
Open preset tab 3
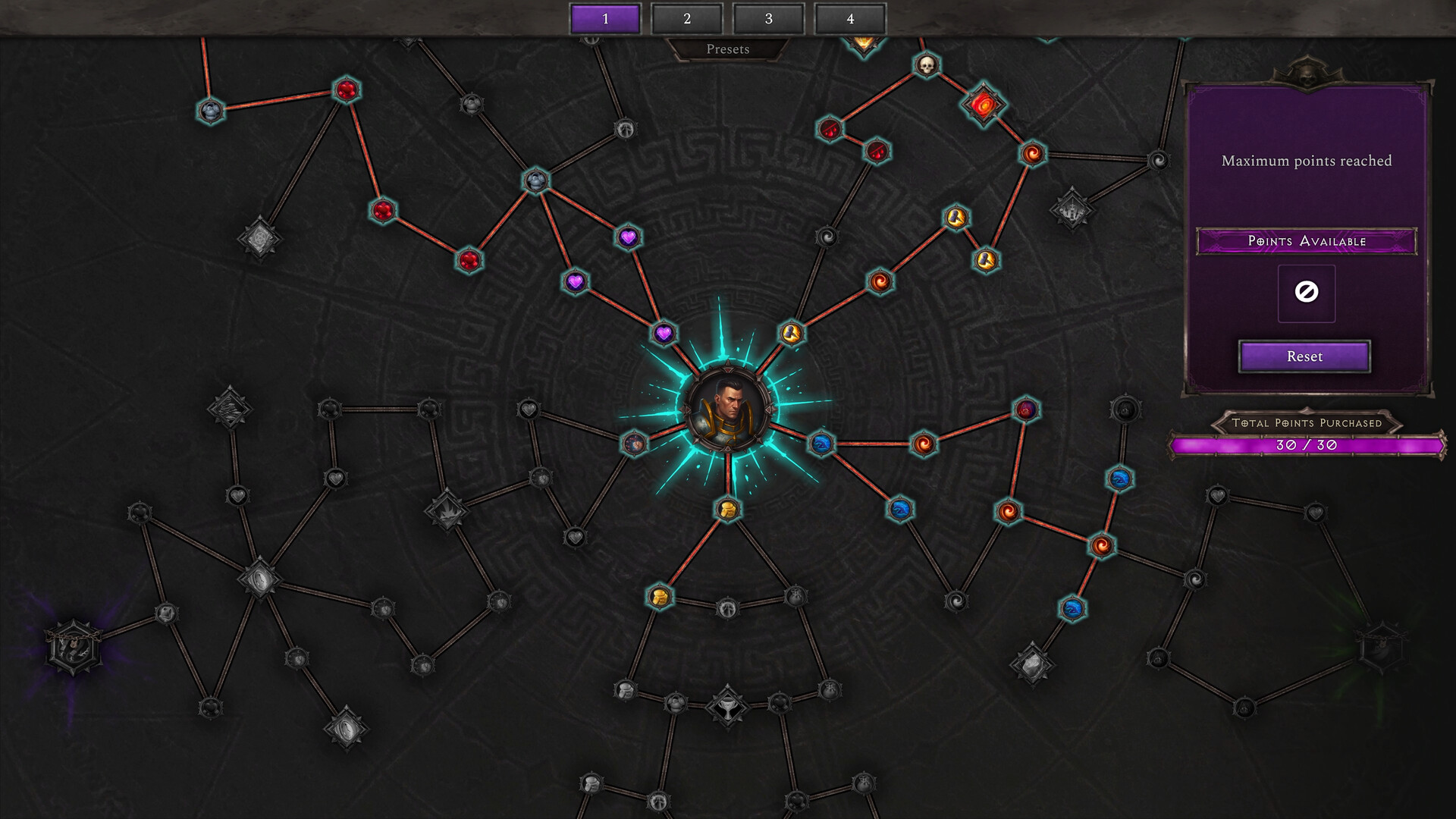click(x=768, y=19)
